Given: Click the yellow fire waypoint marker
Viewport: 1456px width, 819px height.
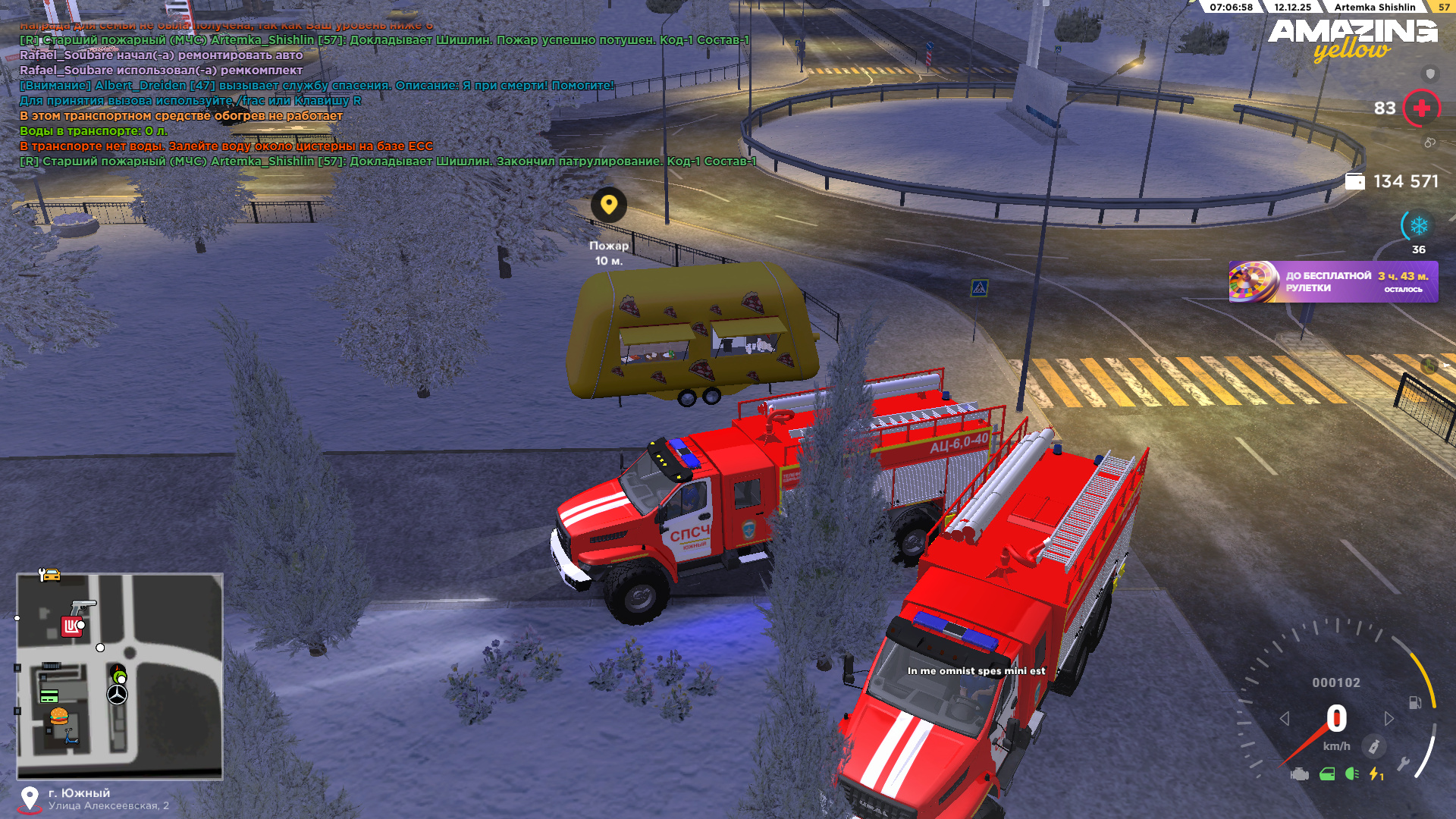Looking at the screenshot, I should click(608, 205).
